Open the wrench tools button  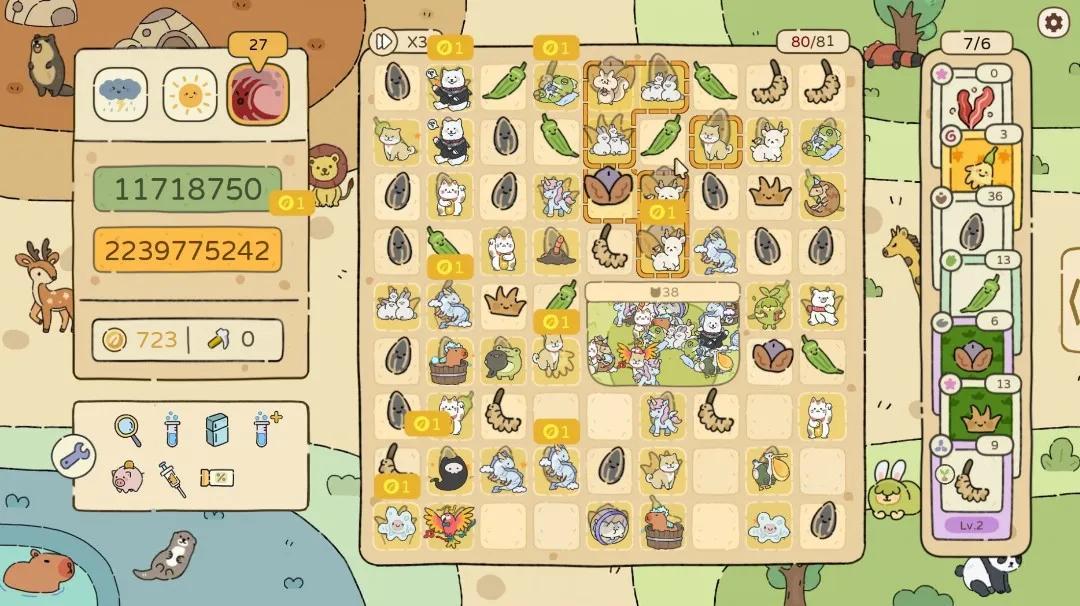pos(75,457)
